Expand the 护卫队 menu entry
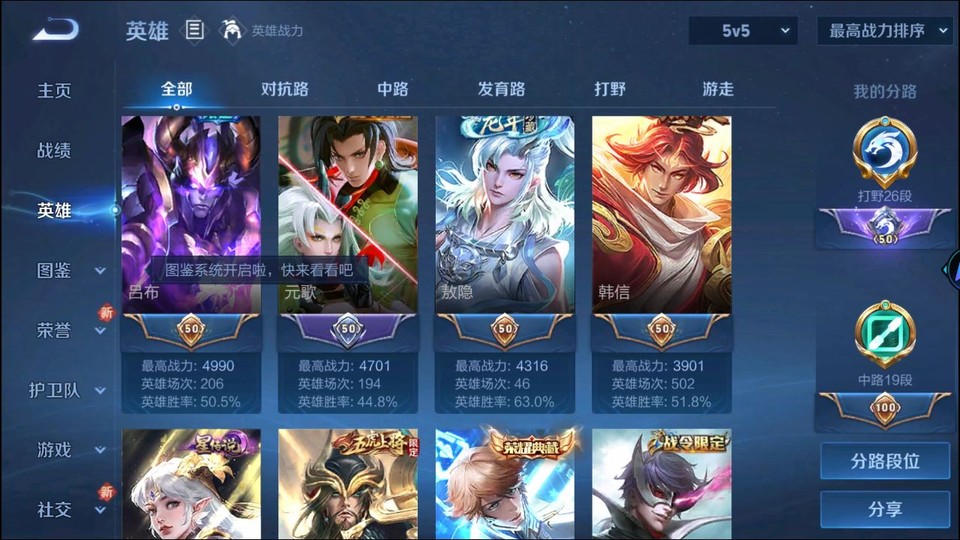 70,390
